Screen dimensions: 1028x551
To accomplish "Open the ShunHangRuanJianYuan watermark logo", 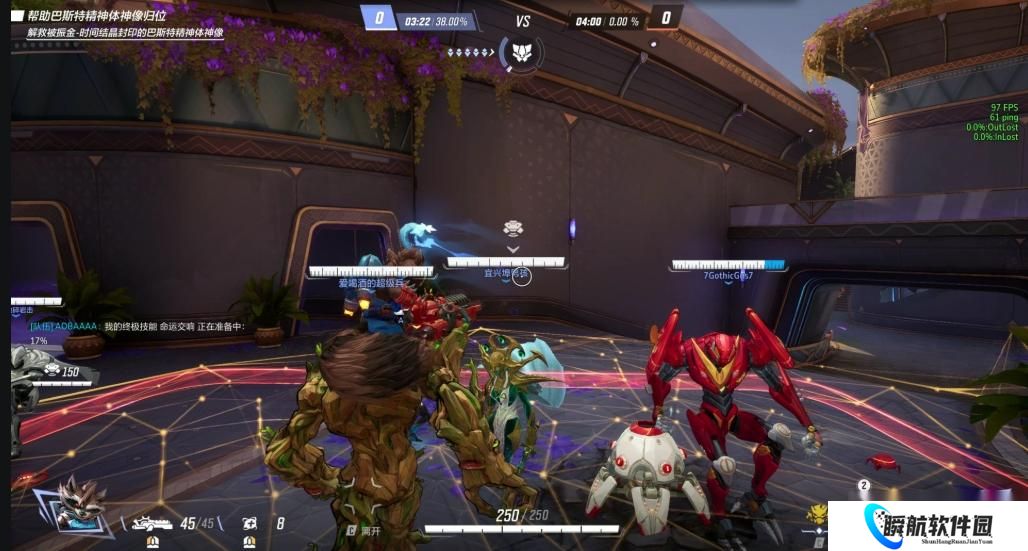I will [934, 525].
